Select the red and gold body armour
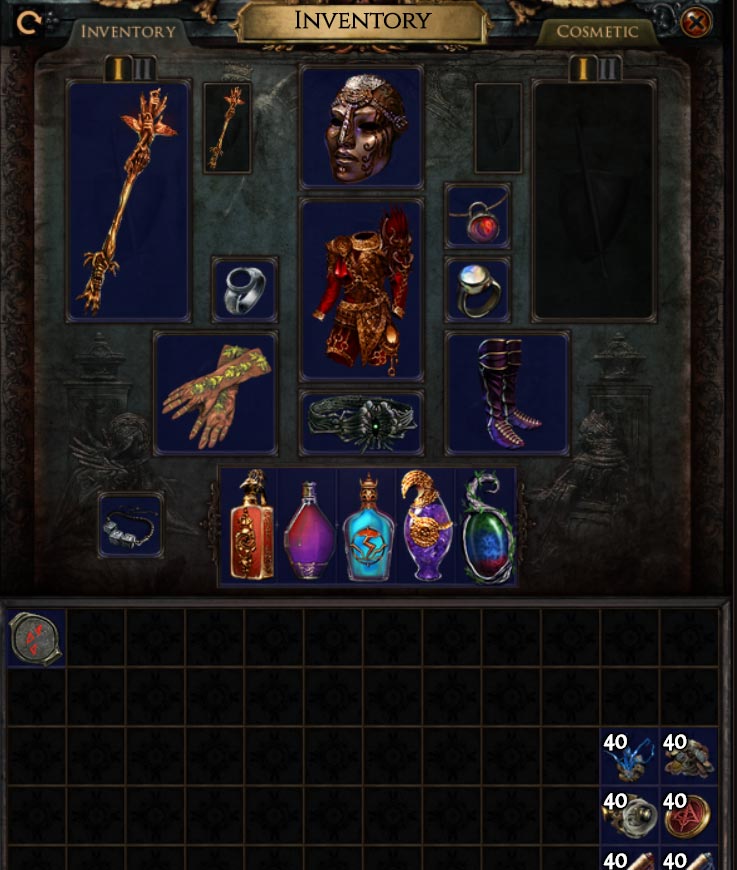Screen dimensions: 737x870 361,290
